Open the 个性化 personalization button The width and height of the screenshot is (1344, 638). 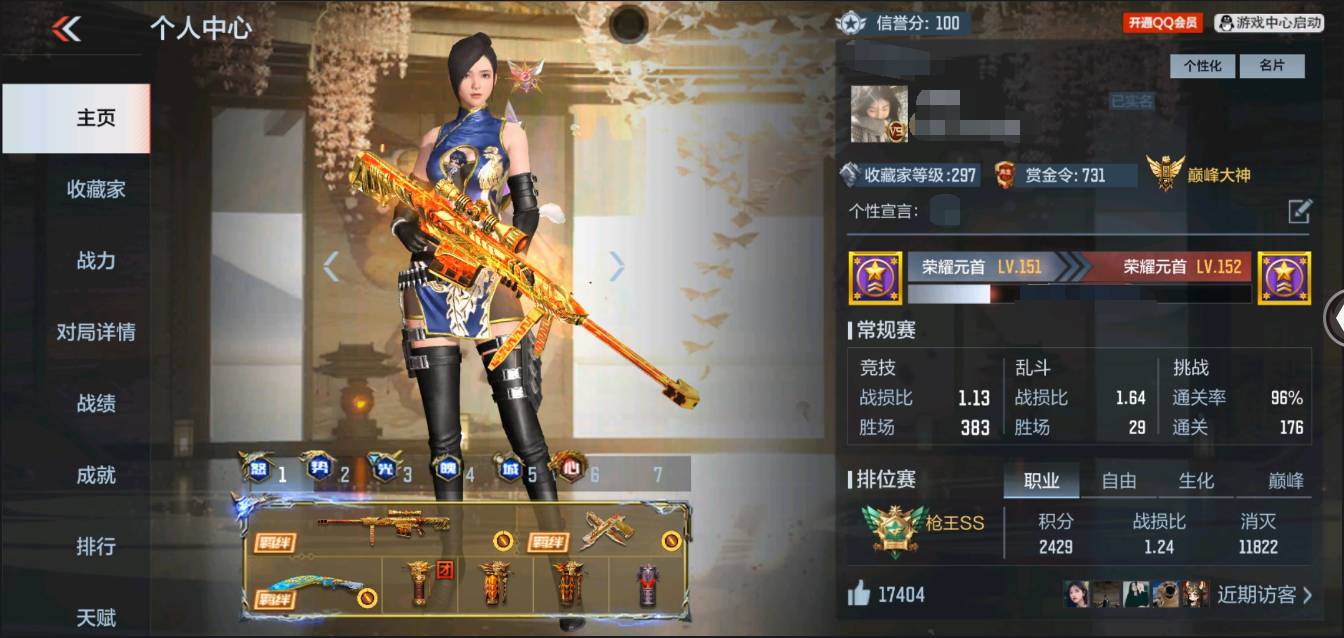click(1202, 66)
